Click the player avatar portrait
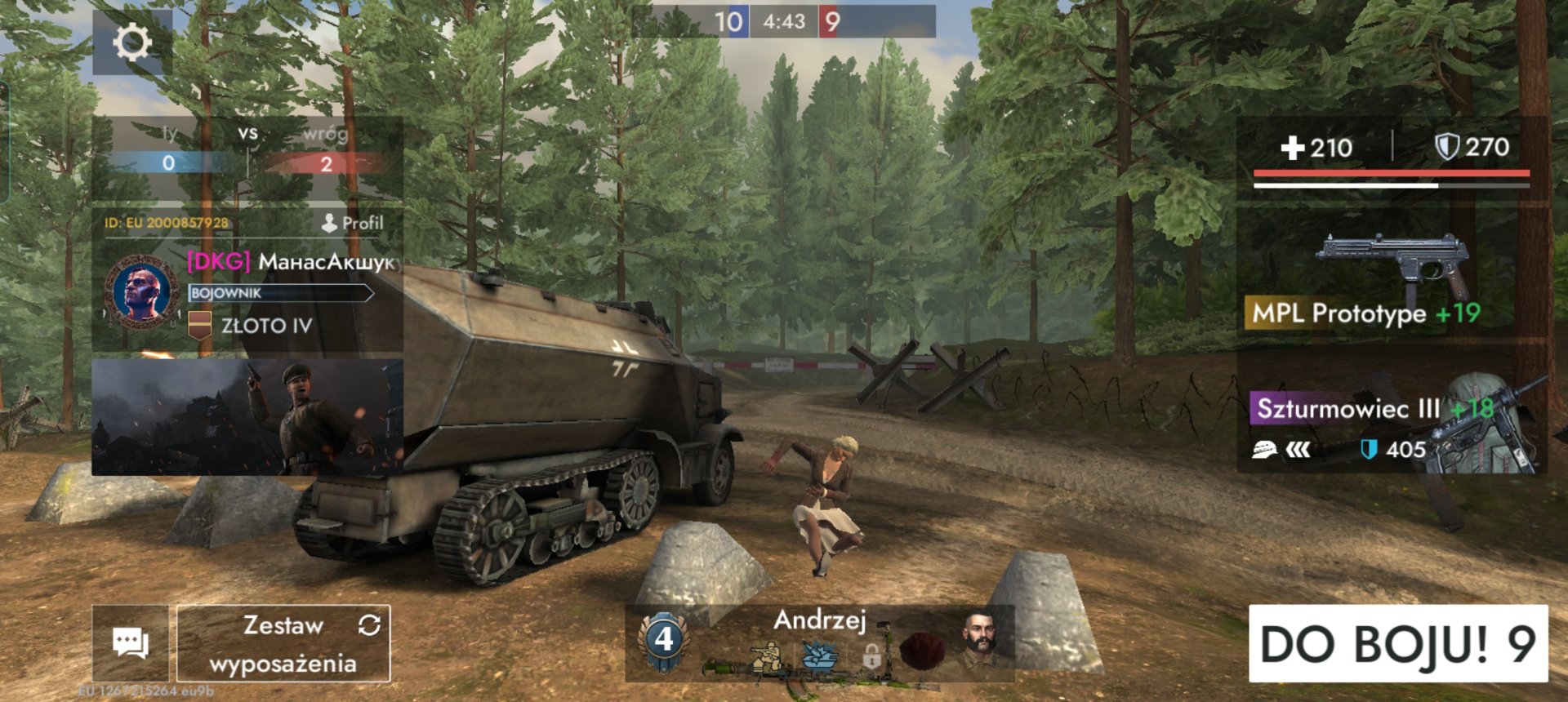 (141, 291)
